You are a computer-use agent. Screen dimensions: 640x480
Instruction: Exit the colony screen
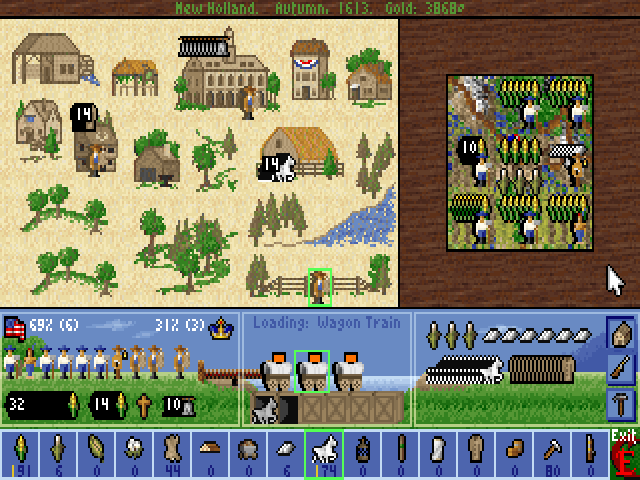pos(624,454)
